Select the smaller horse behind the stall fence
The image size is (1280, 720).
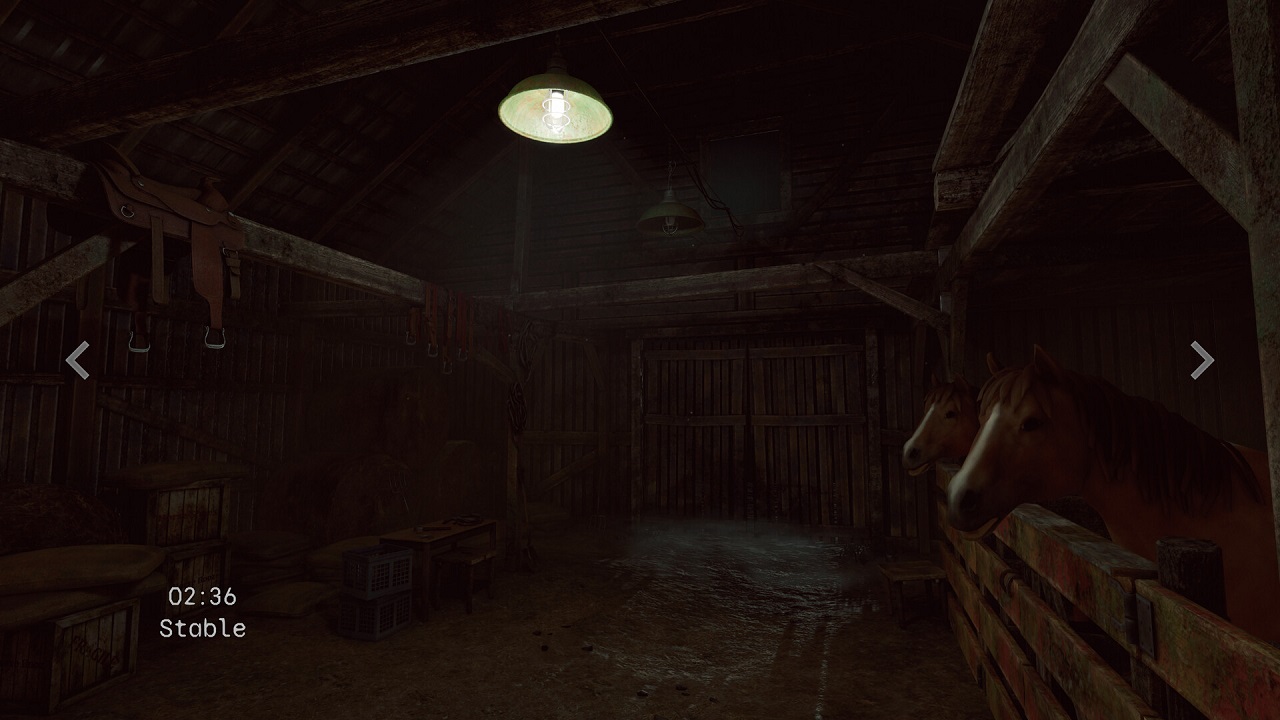coord(935,430)
